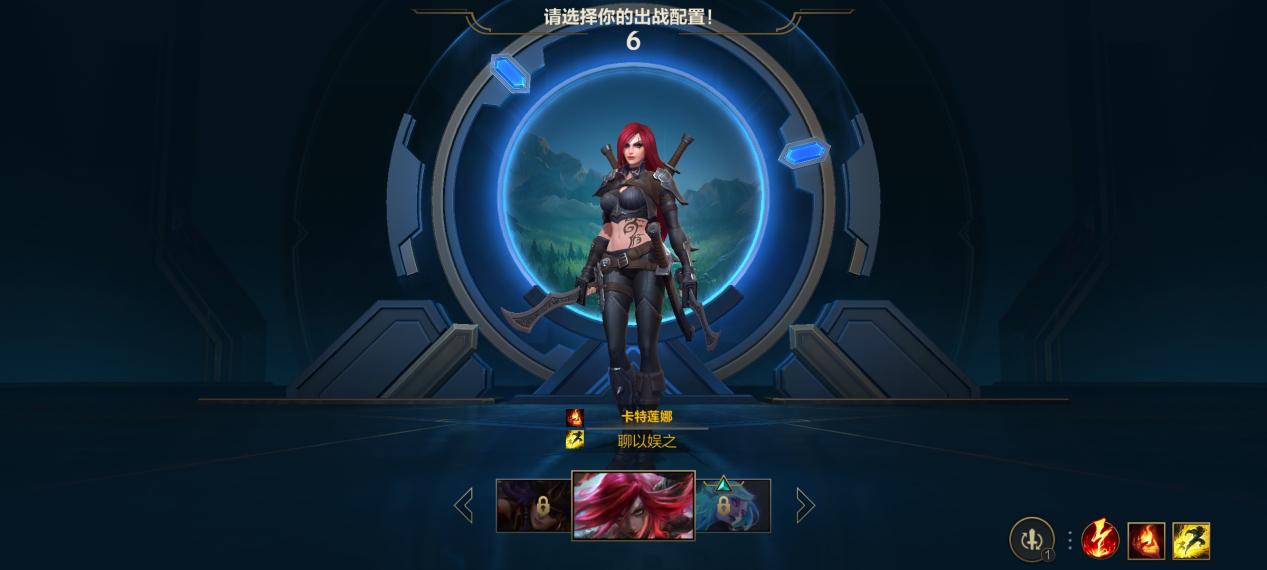
Task: Show the next skin with the right arrow
Action: [x=805, y=506]
